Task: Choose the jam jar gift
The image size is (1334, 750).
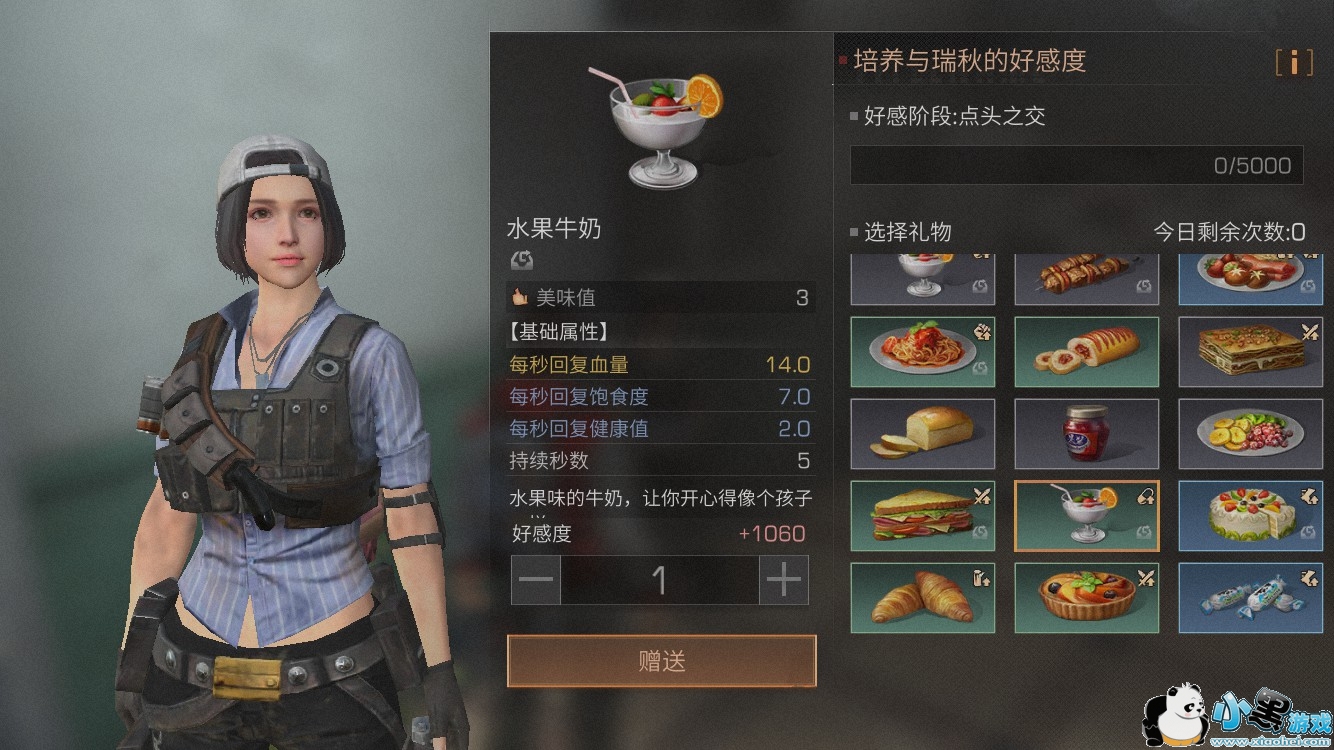Action: point(1086,434)
